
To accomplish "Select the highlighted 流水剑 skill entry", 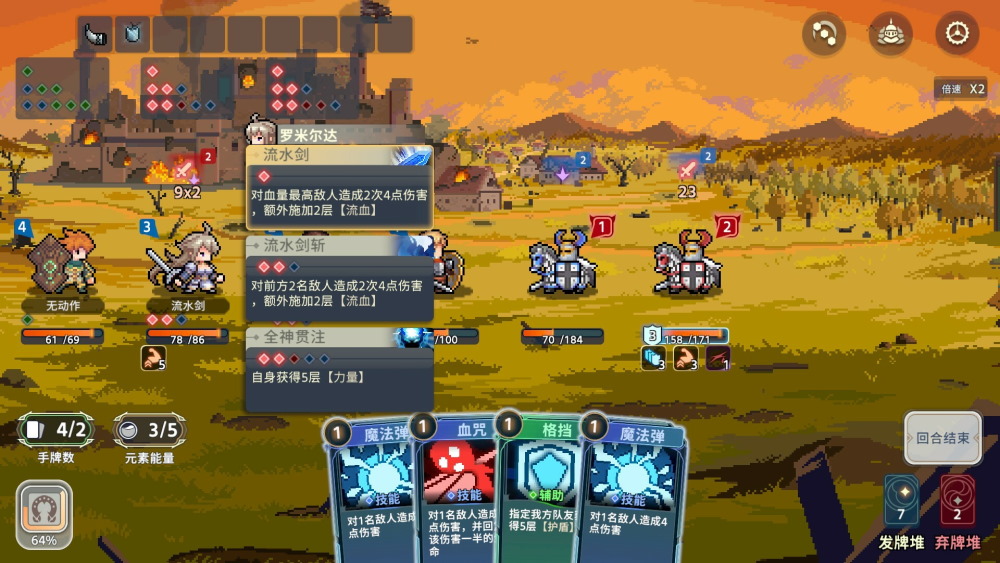I will [x=339, y=187].
